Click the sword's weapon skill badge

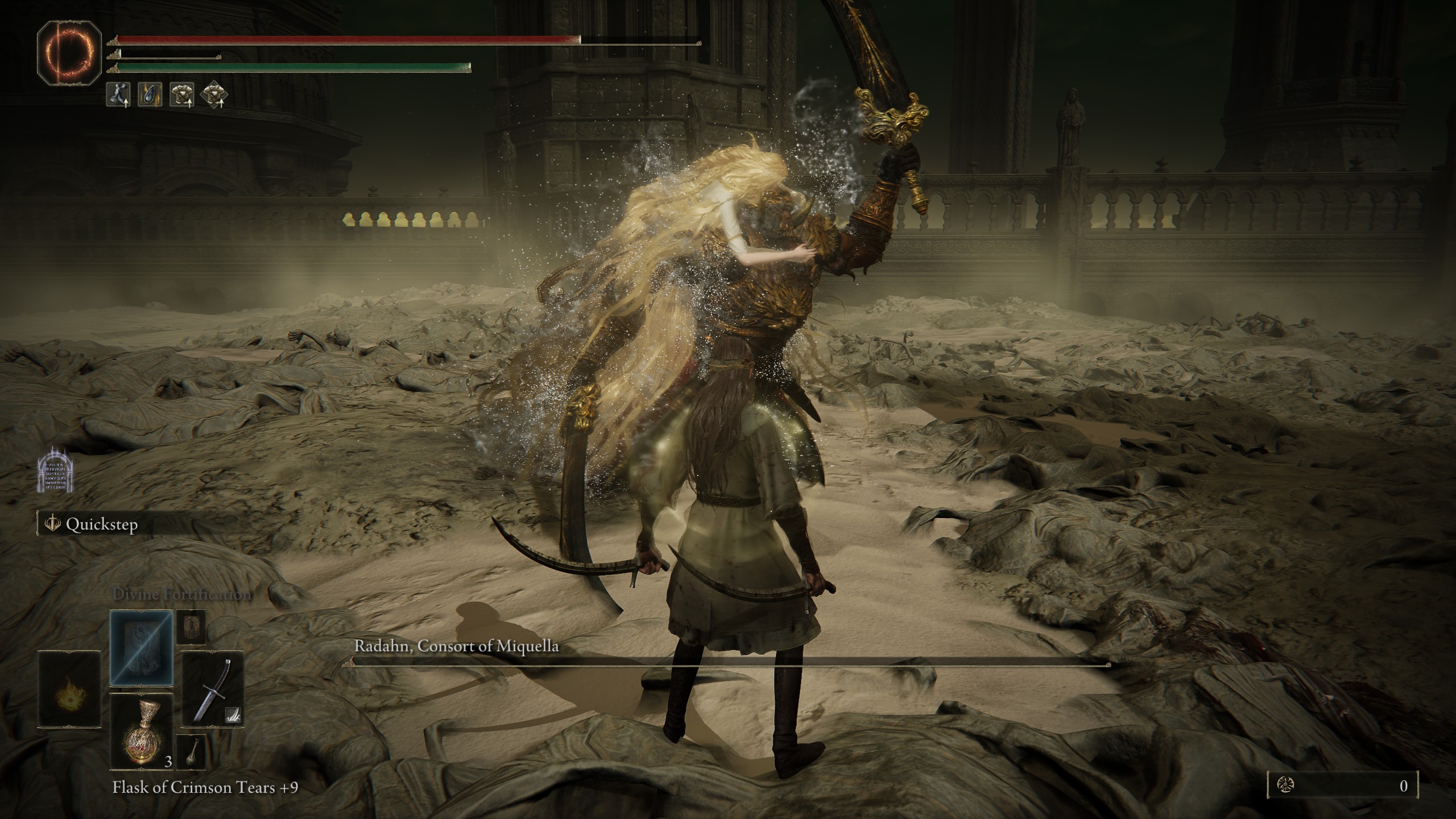(233, 715)
